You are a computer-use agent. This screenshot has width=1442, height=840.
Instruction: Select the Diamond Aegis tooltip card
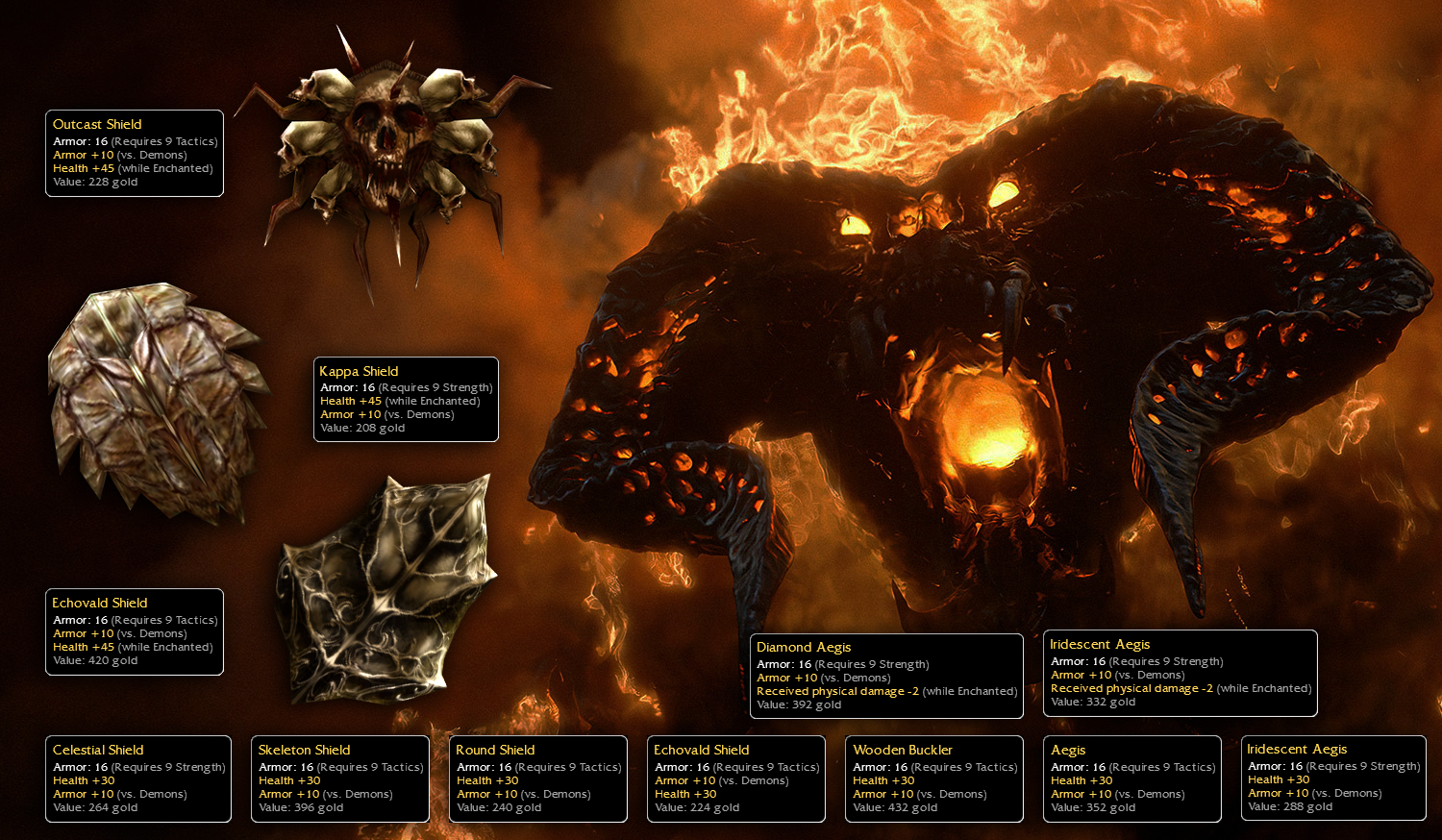(x=886, y=676)
